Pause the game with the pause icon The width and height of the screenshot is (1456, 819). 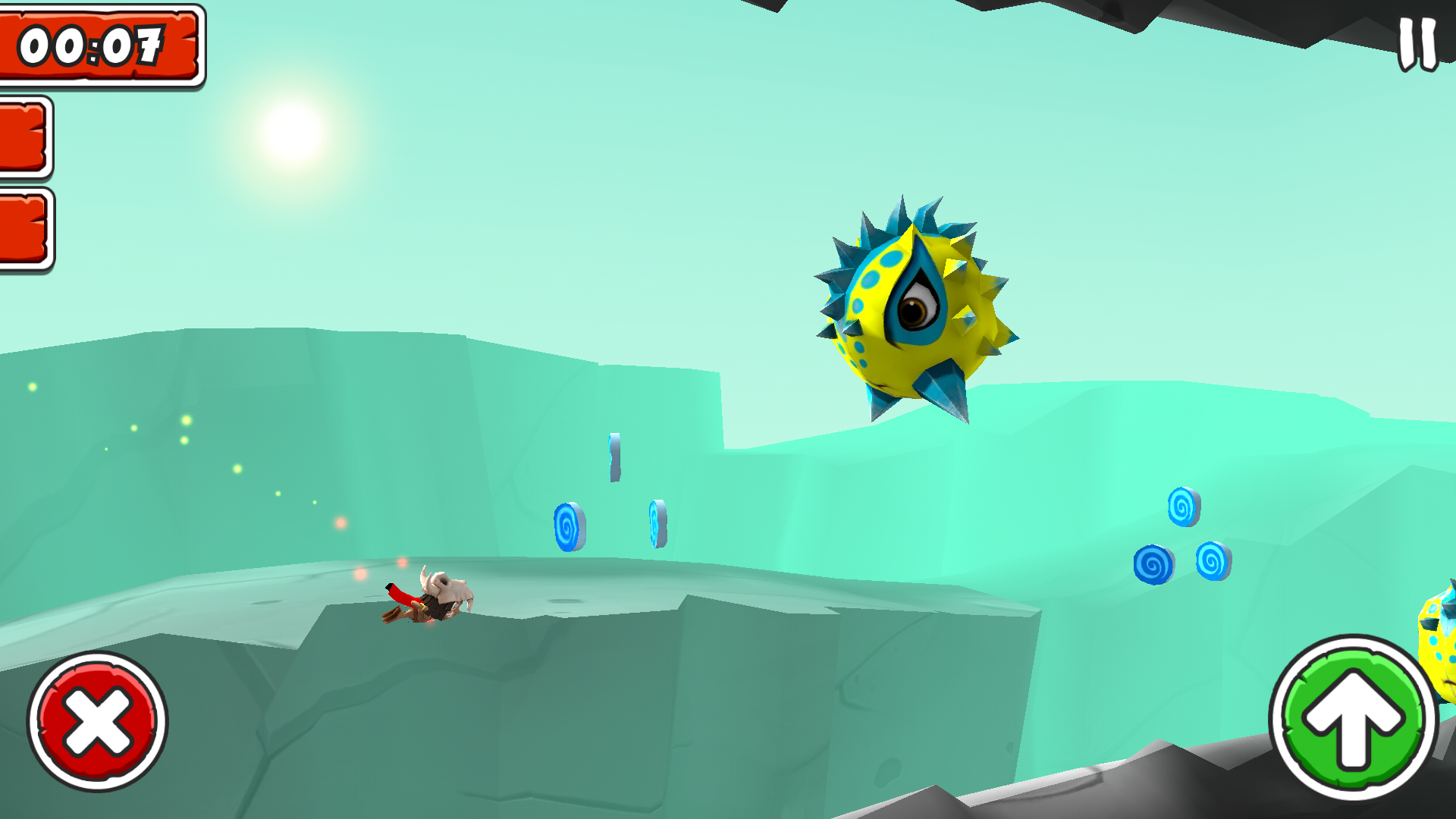(1417, 44)
